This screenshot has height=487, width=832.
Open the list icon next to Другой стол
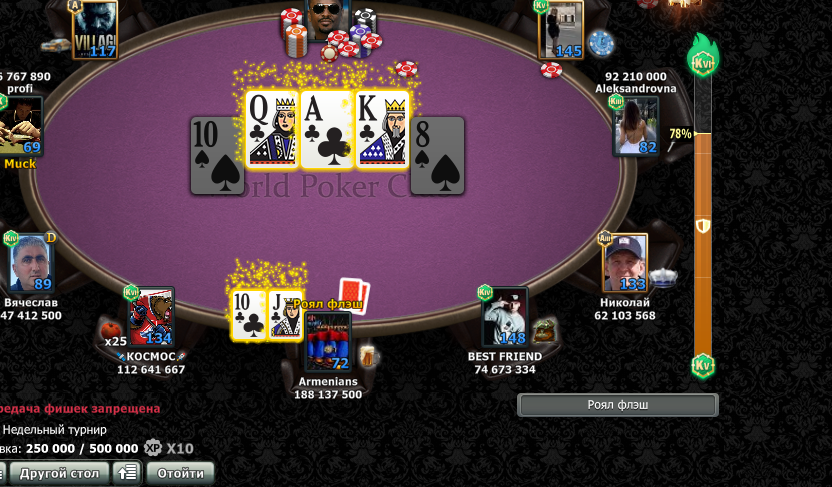coord(126,473)
